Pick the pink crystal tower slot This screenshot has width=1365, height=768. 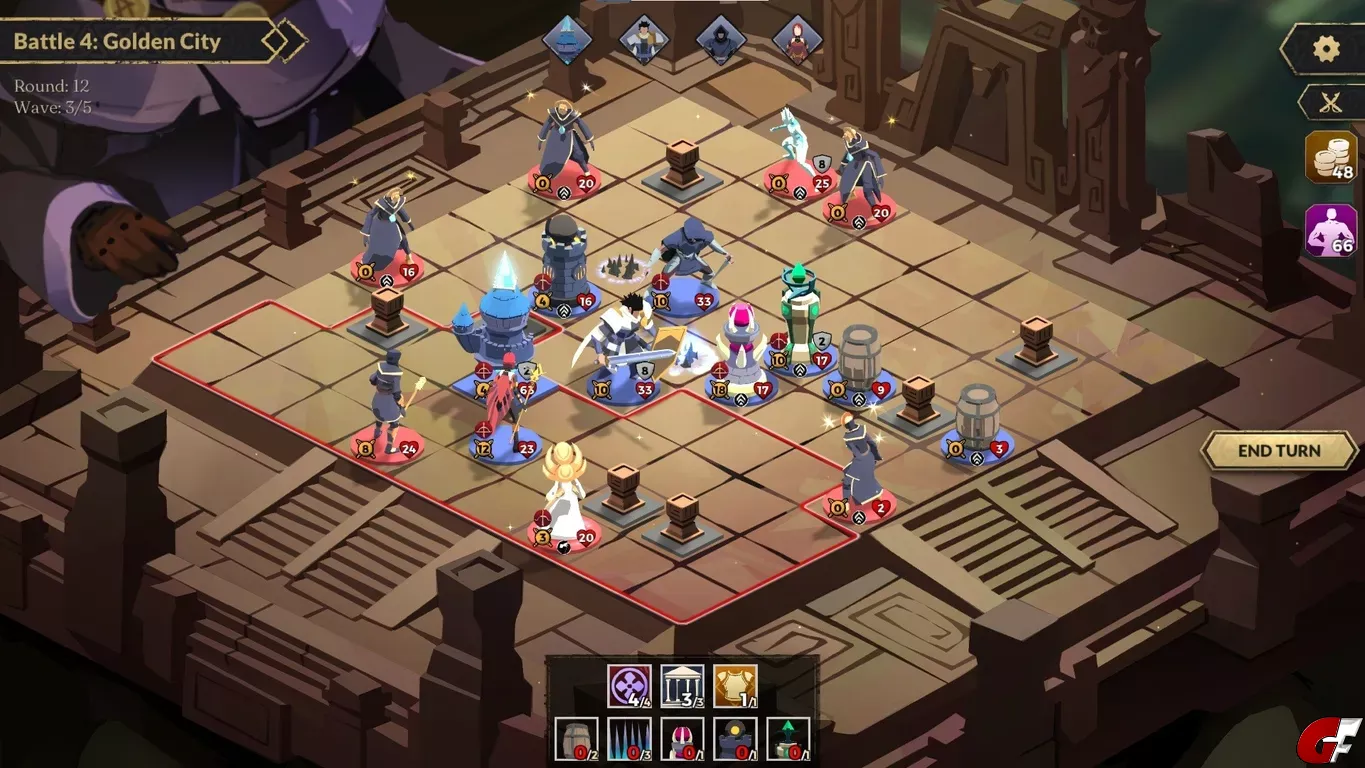[683, 739]
